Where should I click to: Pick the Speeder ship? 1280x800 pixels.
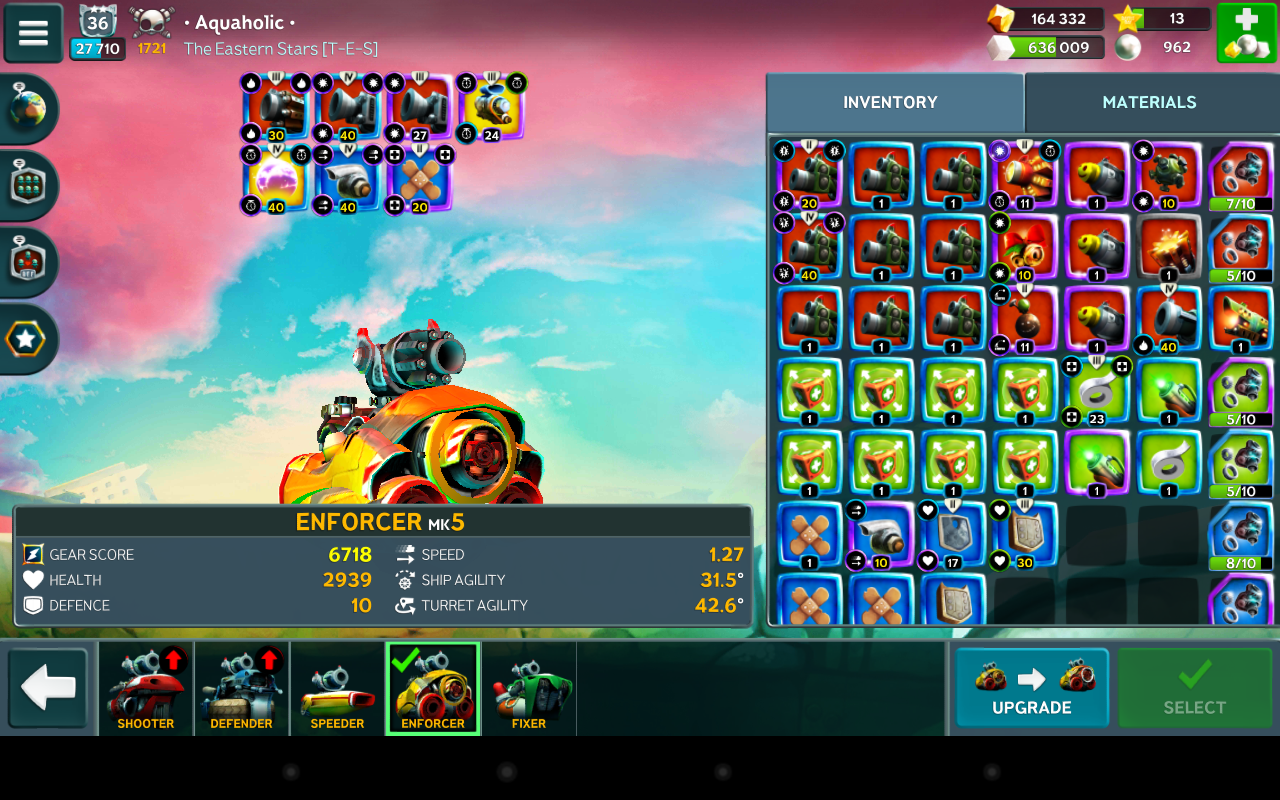pyautogui.click(x=338, y=688)
